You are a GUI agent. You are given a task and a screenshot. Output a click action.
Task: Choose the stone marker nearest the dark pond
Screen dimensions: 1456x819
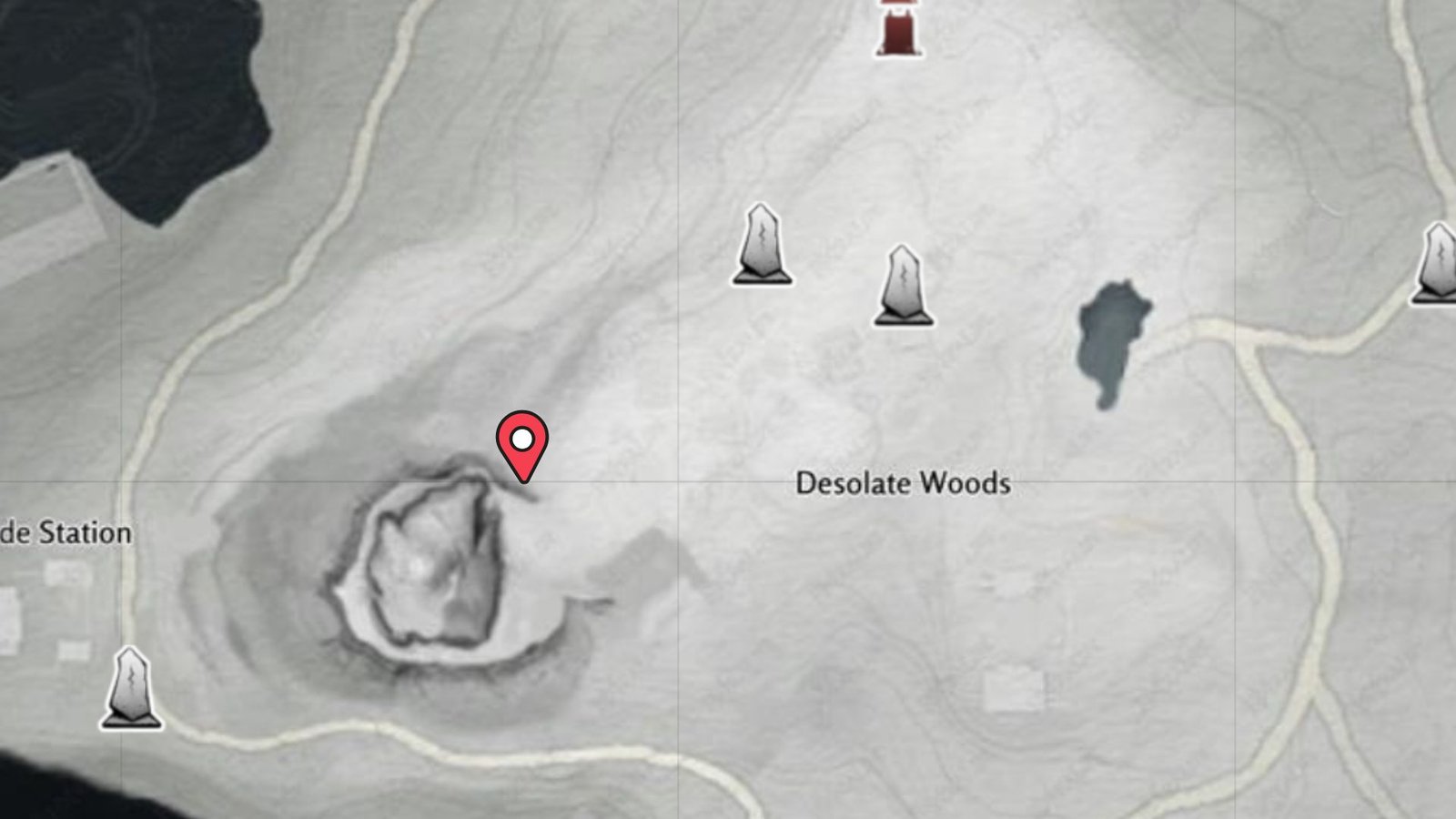click(x=903, y=285)
